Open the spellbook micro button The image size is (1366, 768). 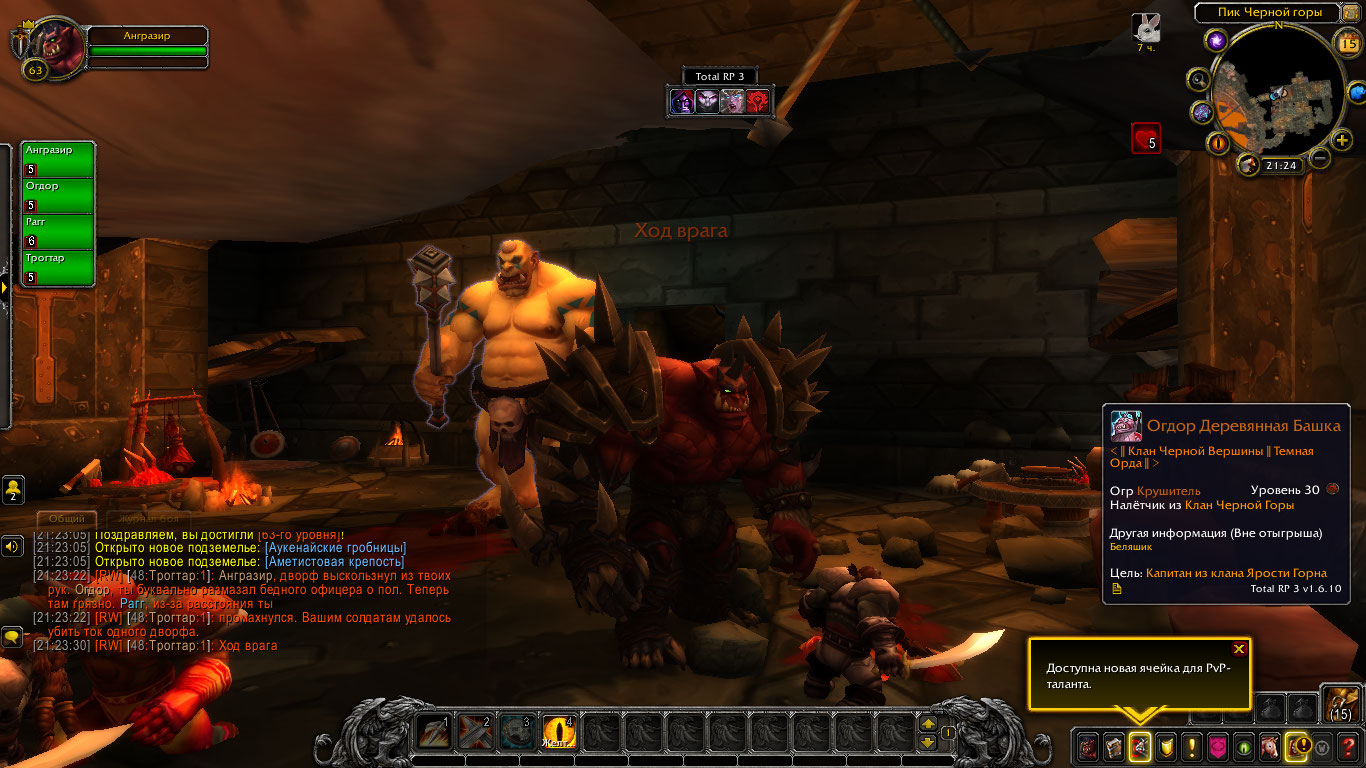(1113, 746)
